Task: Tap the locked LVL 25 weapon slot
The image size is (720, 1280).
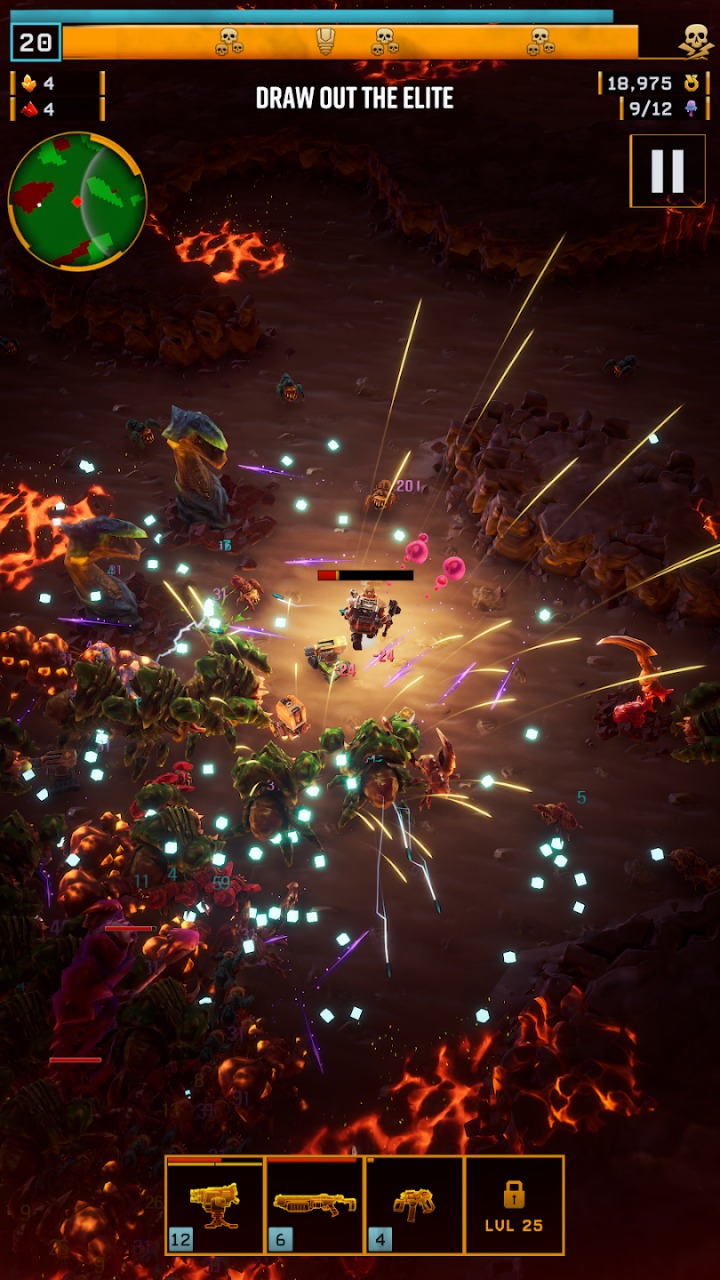Action: 514,1204
